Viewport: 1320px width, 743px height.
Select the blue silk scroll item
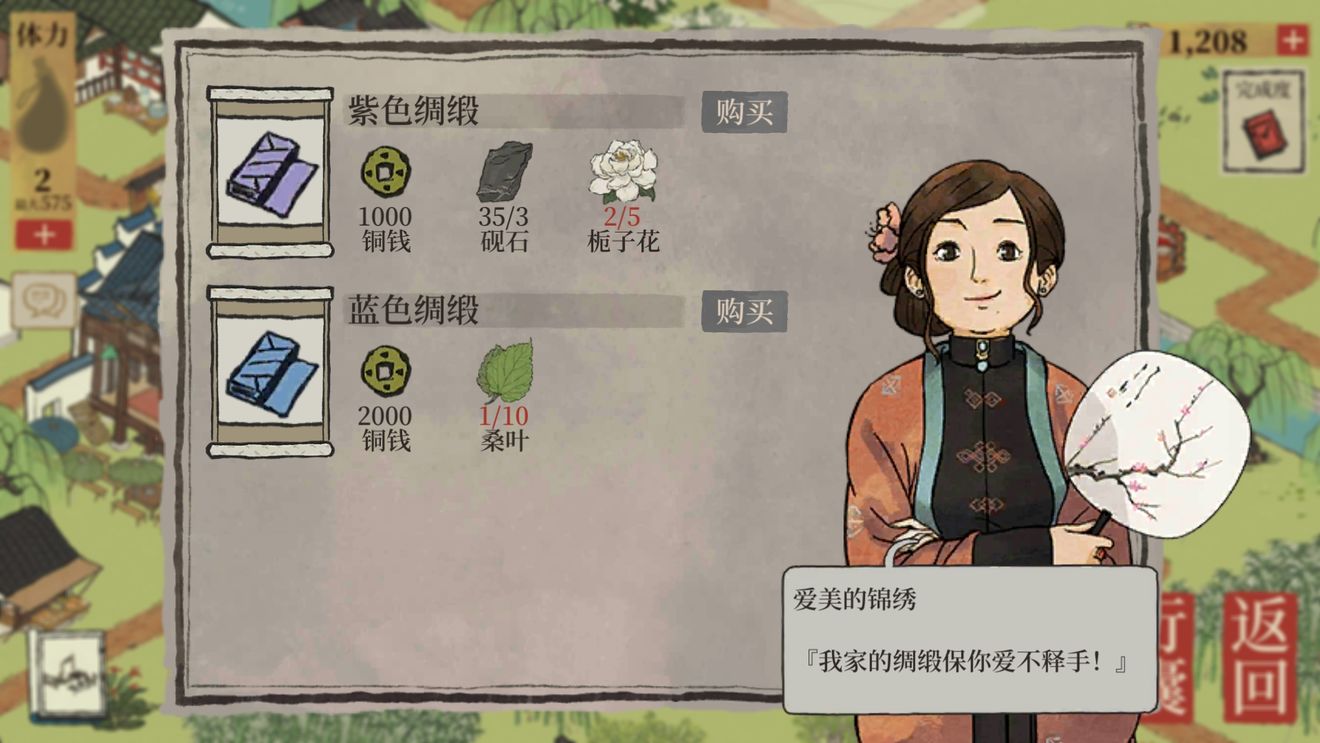pos(270,371)
